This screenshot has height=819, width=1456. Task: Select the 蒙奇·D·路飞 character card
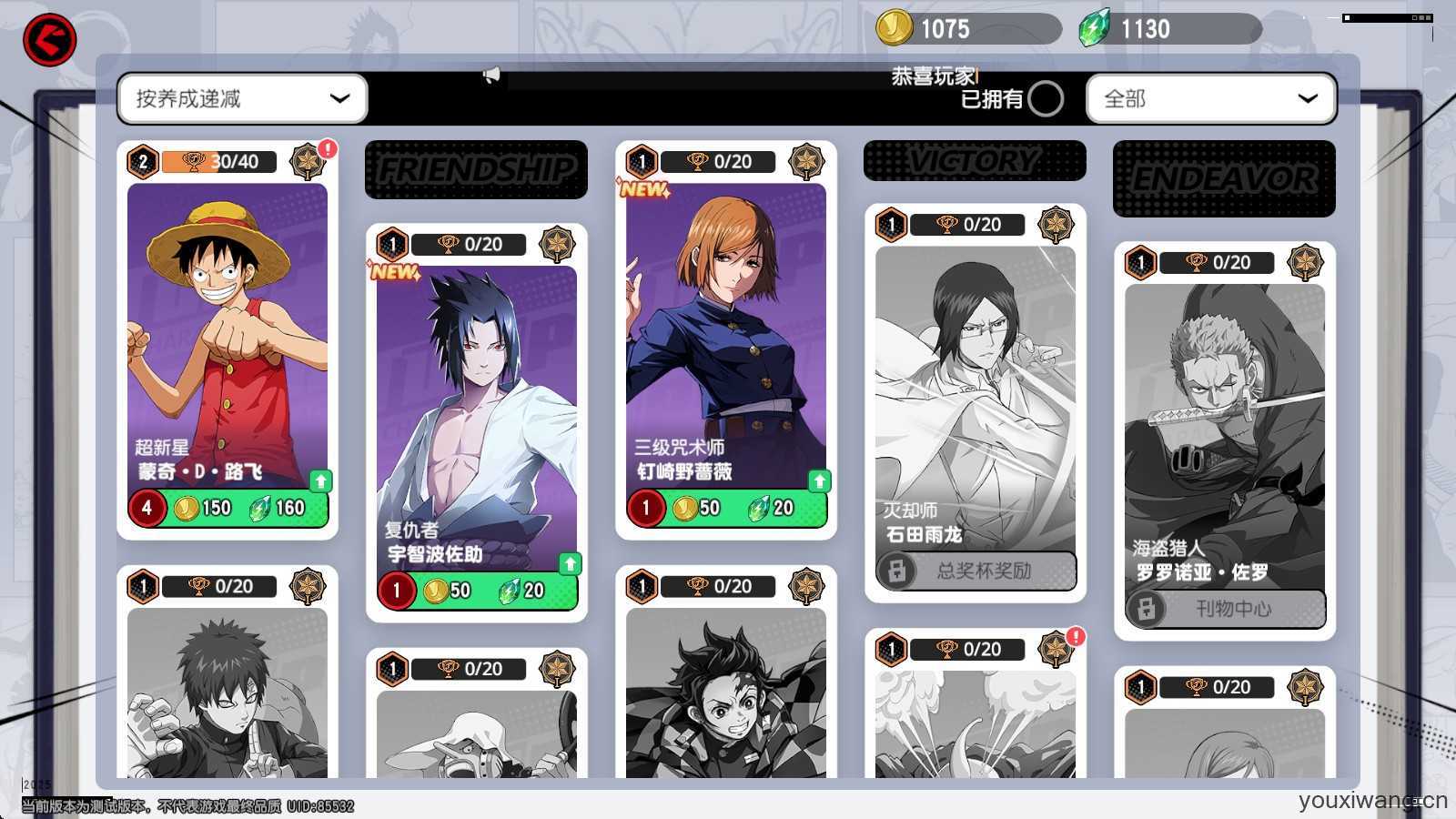pyautogui.click(x=227, y=328)
